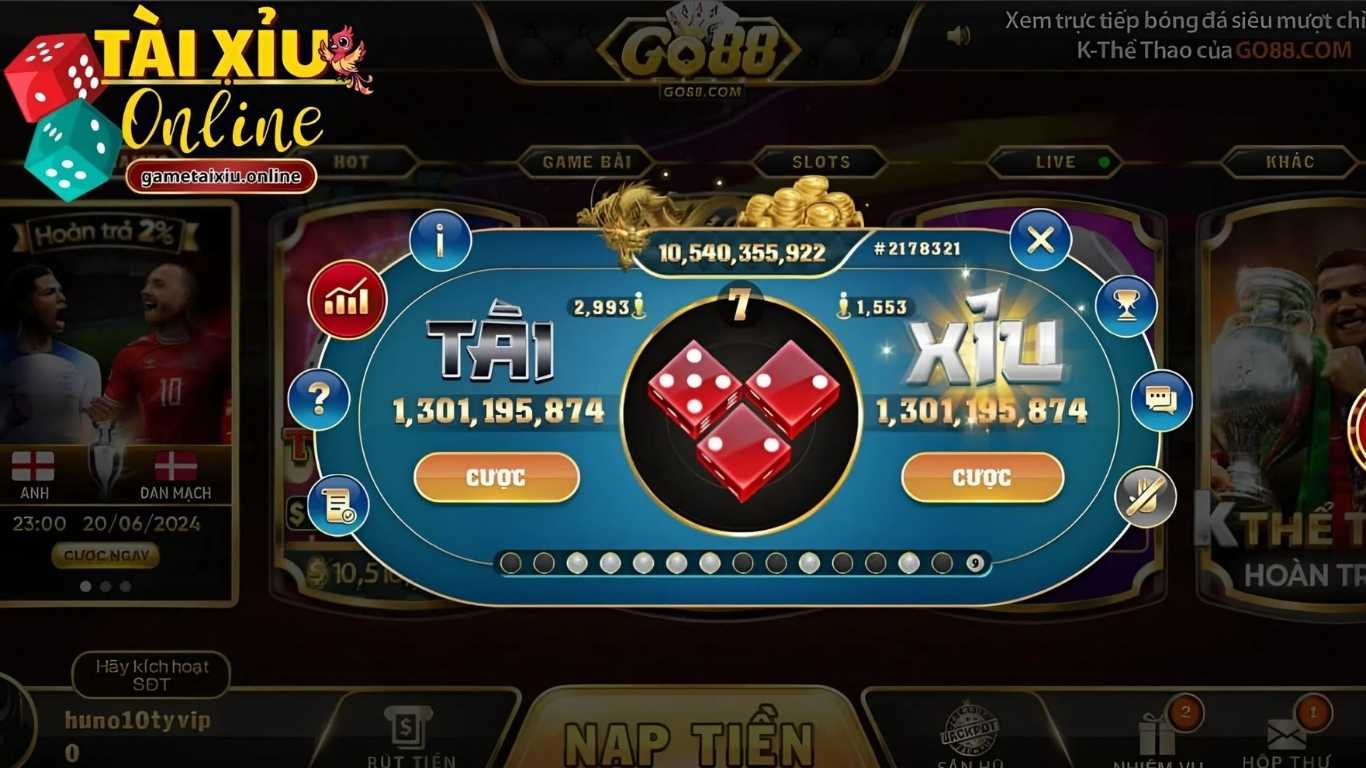Switch to the SLOTS tab
This screenshot has height=768, width=1366.
click(x=820, y=161)
